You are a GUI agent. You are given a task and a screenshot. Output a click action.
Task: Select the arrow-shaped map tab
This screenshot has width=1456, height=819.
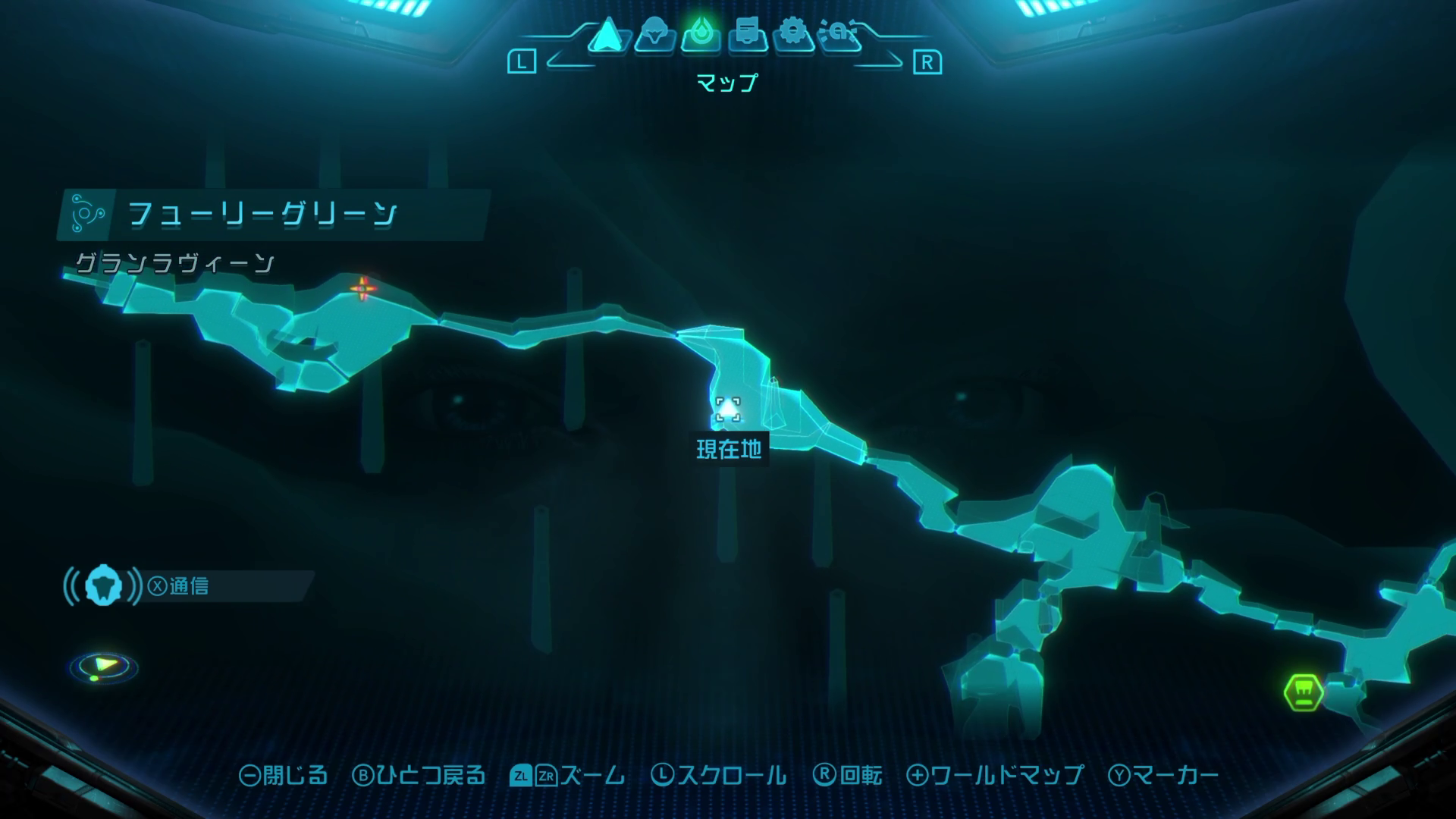pyautogui.click(x=607, y=35)
